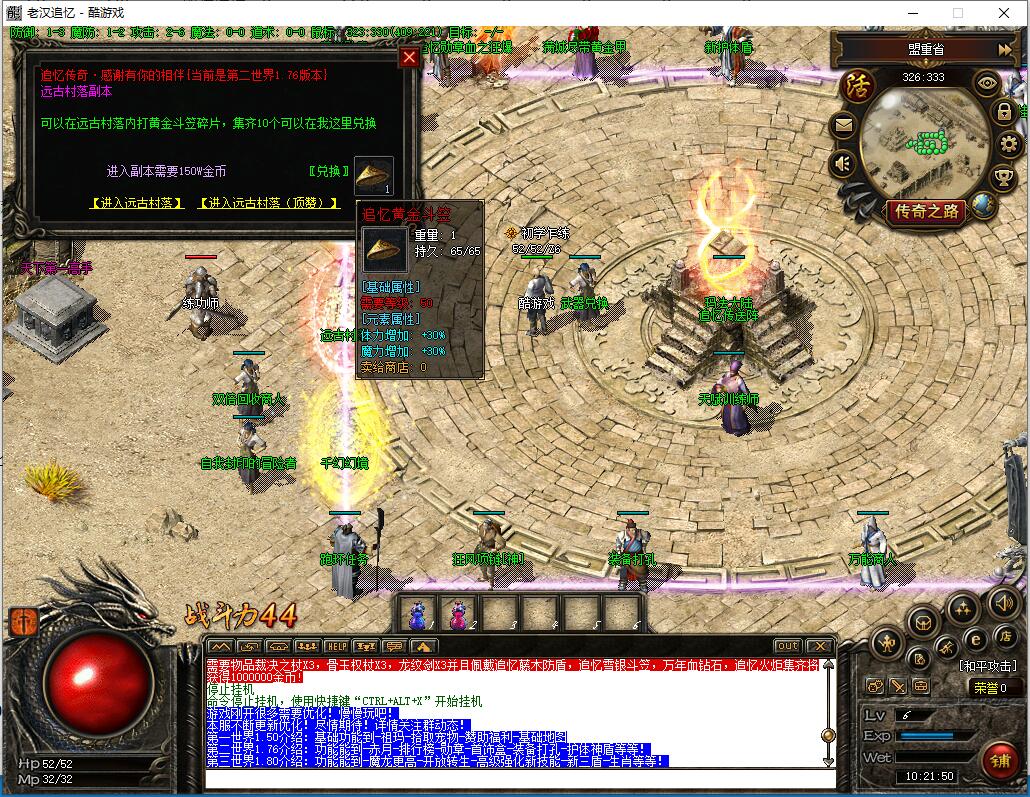Click the red 活 activity icon
The image size is (1030, 797).
click(x=857, y=84)
